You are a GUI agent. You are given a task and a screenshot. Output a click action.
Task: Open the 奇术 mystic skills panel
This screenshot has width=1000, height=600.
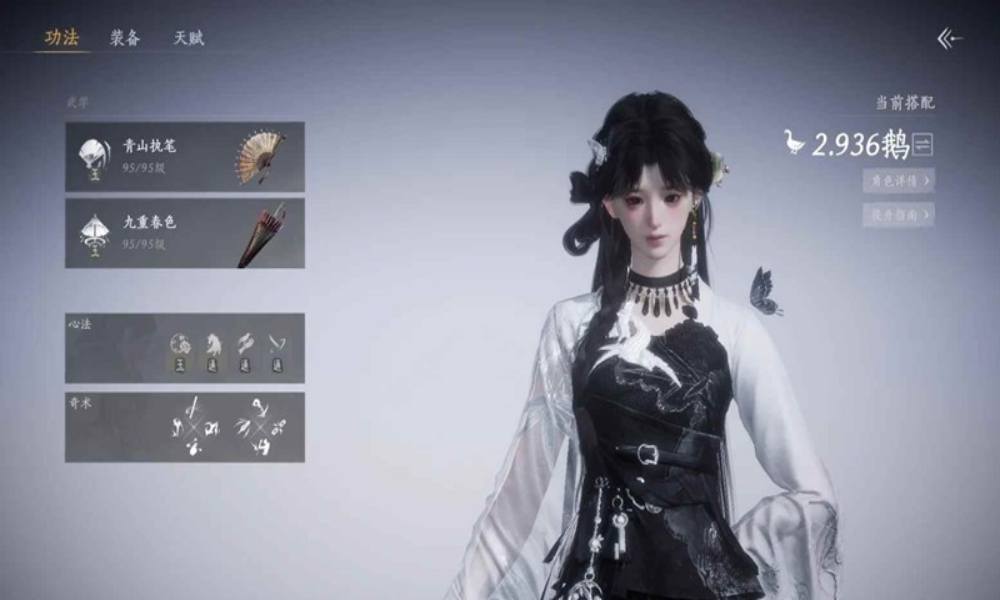[185, 427]
